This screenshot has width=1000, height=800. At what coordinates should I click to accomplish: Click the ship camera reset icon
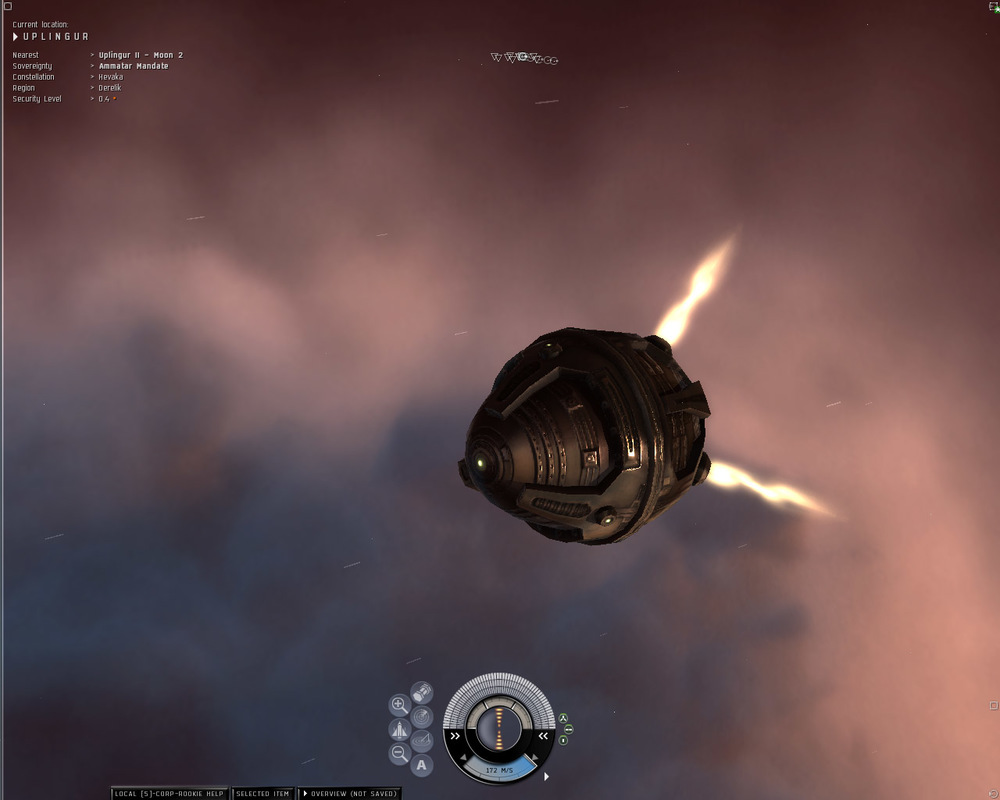[x=399, y=729]
